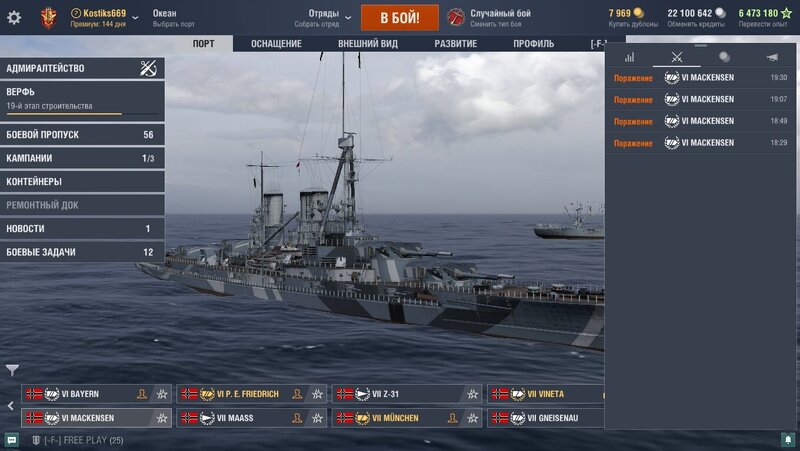Go to the РАЗВИТИЕ tab
This screenshot has width=800, height=451.
pos(455,44)
